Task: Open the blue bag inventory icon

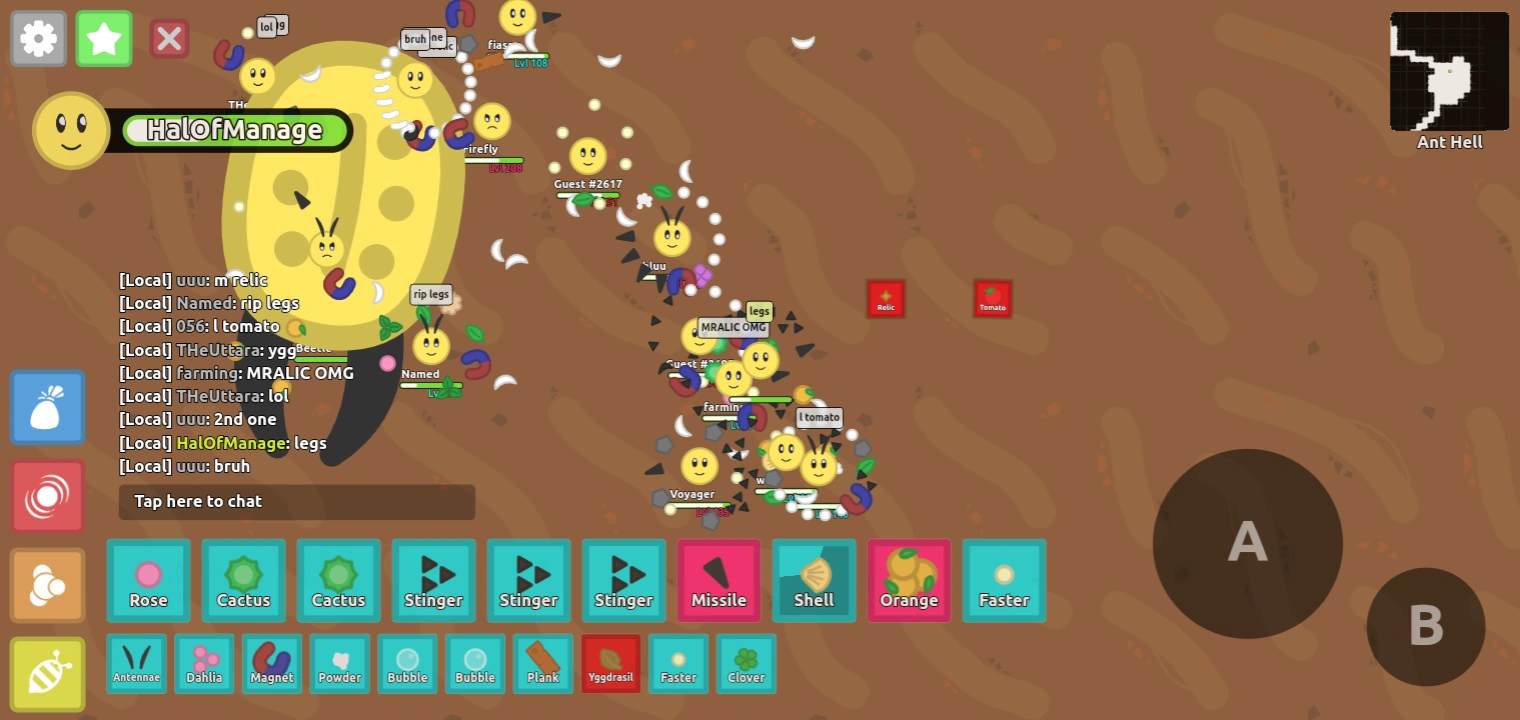Action: (x=47, y=407)
